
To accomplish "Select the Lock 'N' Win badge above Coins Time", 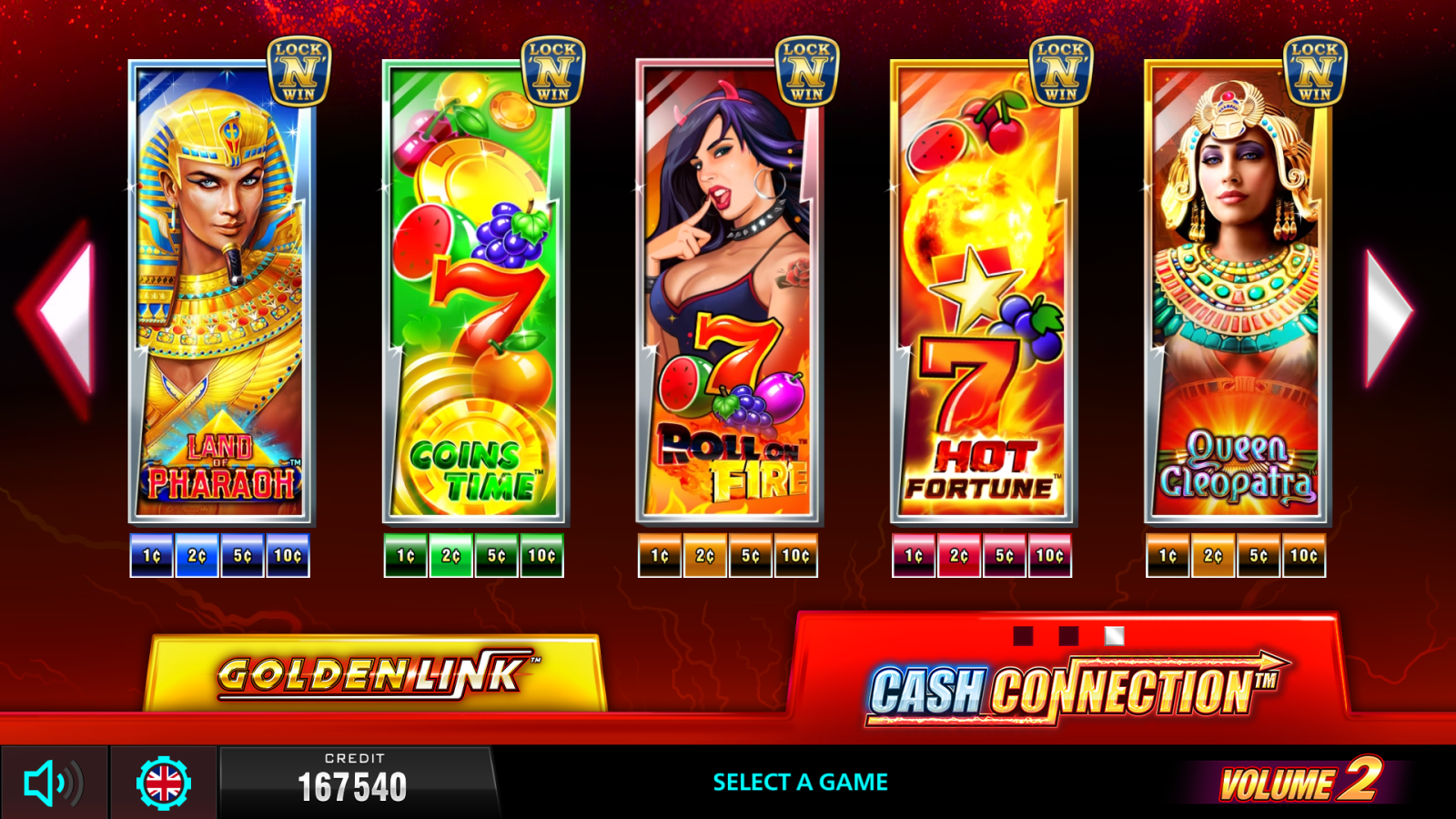I will (x=555, y=68).
